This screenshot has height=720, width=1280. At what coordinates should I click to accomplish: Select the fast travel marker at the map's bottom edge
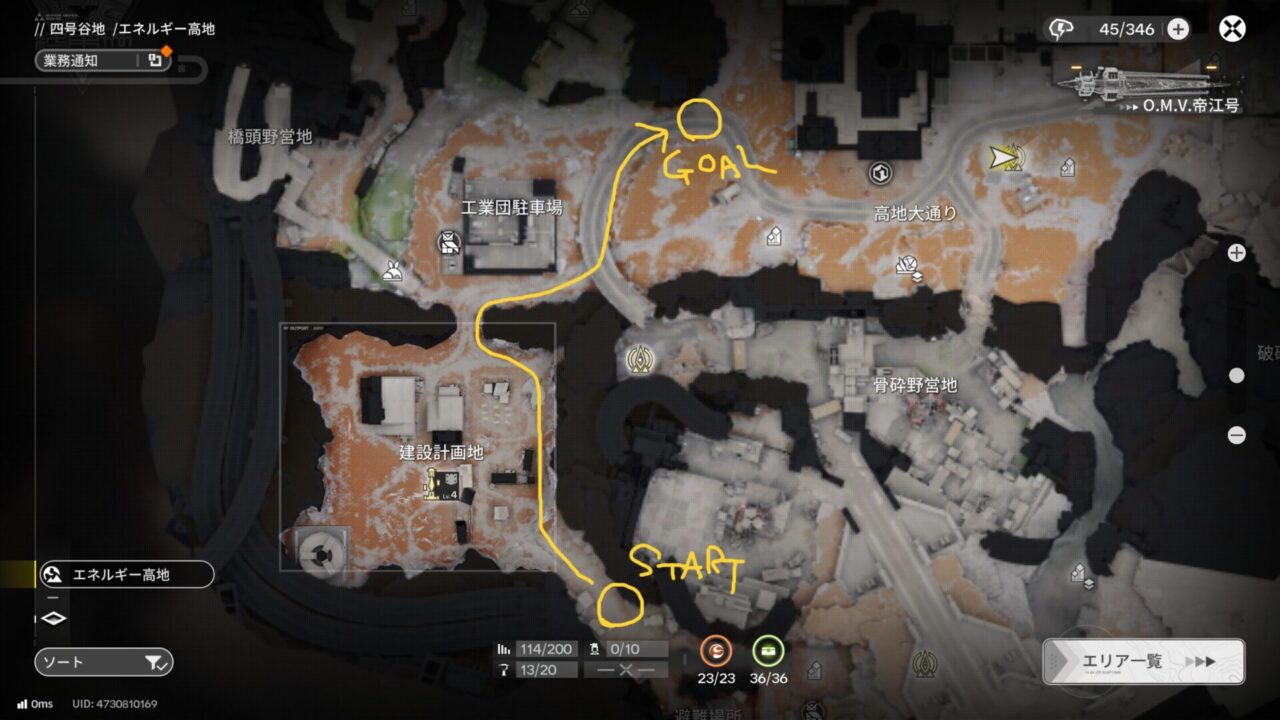923,662
